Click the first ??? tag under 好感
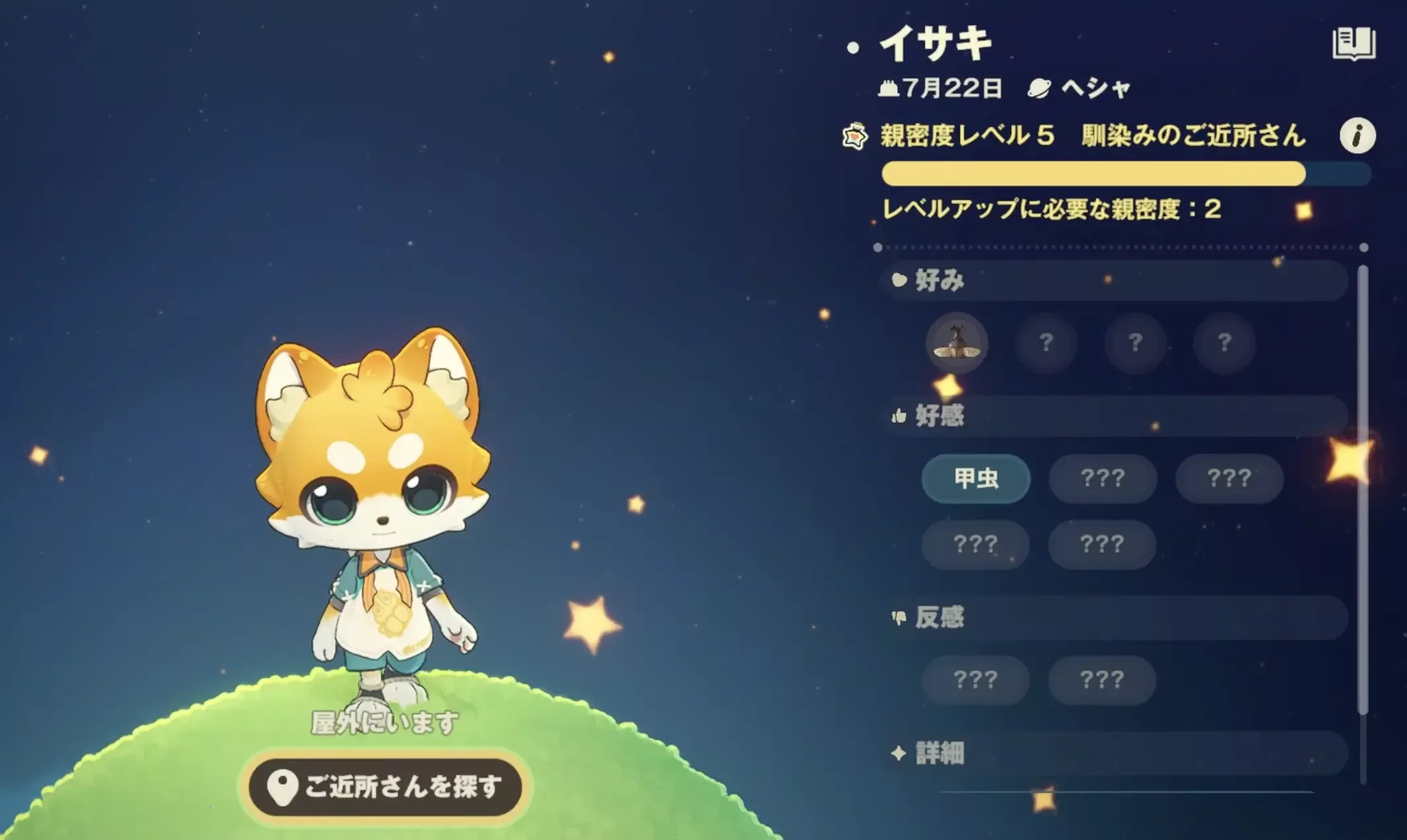Screen dimensions: 1407x840 [x=1101, y=480]
